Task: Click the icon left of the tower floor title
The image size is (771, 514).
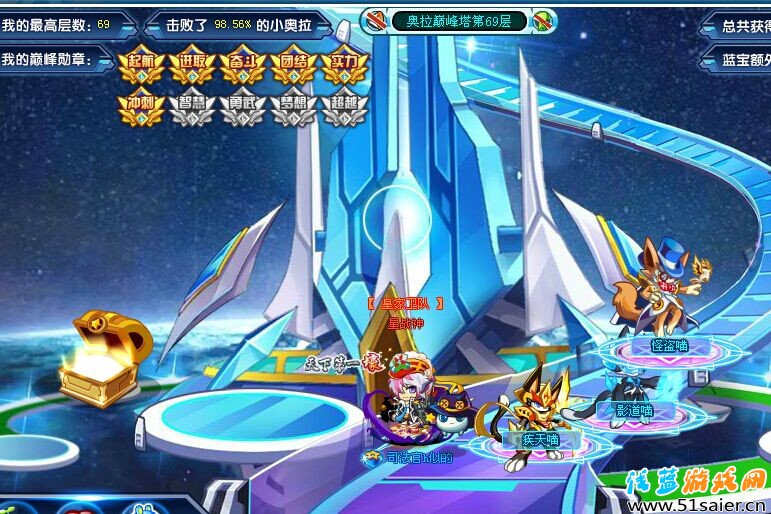Action: pyautogui.click(x=375, y=20)
